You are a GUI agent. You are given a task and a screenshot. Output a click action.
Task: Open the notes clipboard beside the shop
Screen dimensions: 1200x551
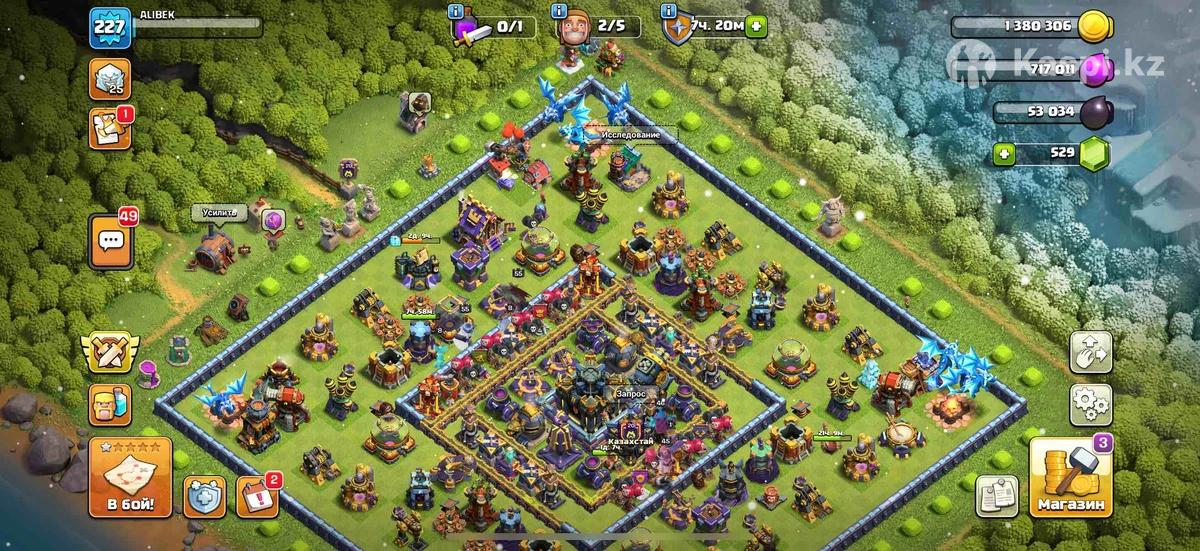[996, 495]
